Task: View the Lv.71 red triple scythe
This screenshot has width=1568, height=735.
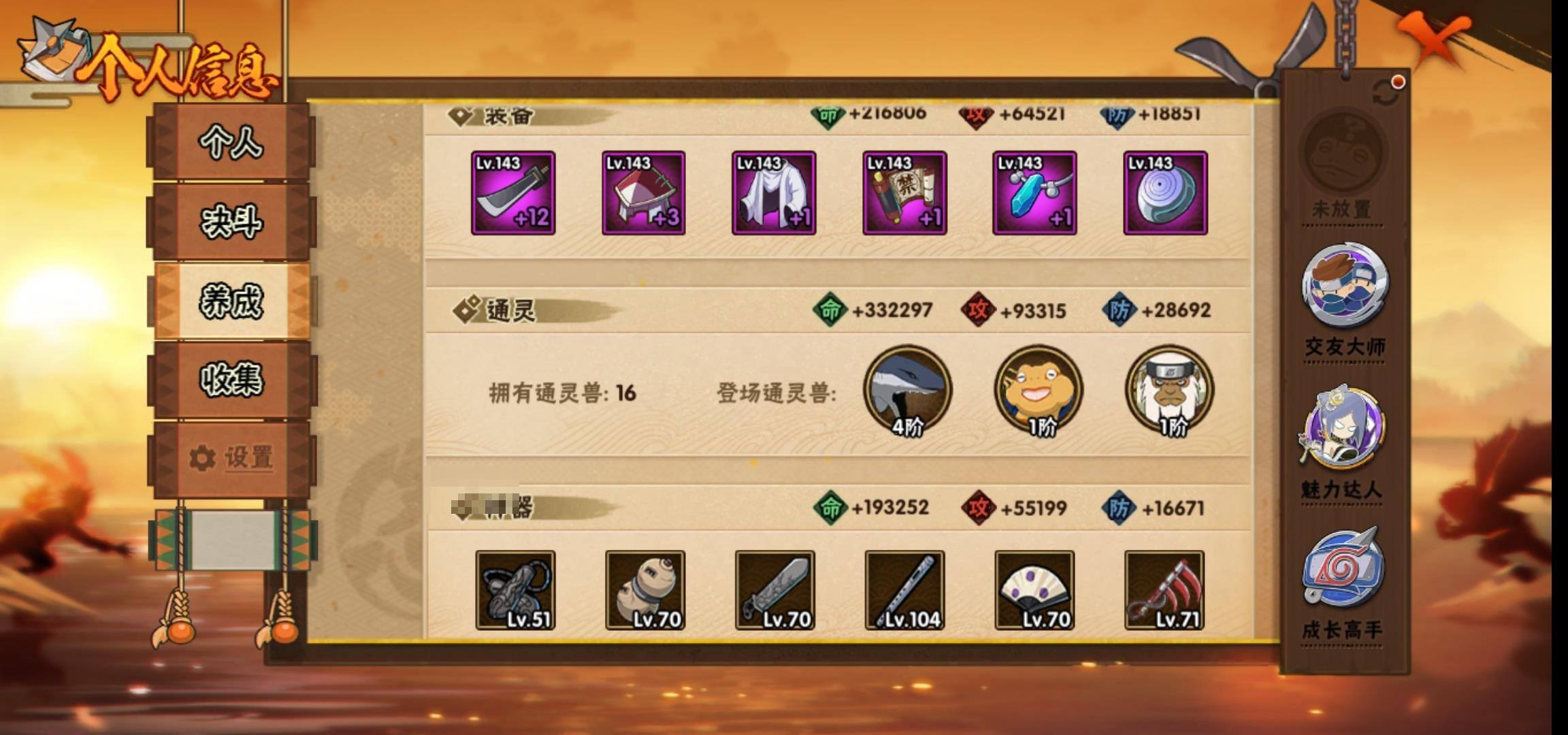Action: (x=1164, y=590)
